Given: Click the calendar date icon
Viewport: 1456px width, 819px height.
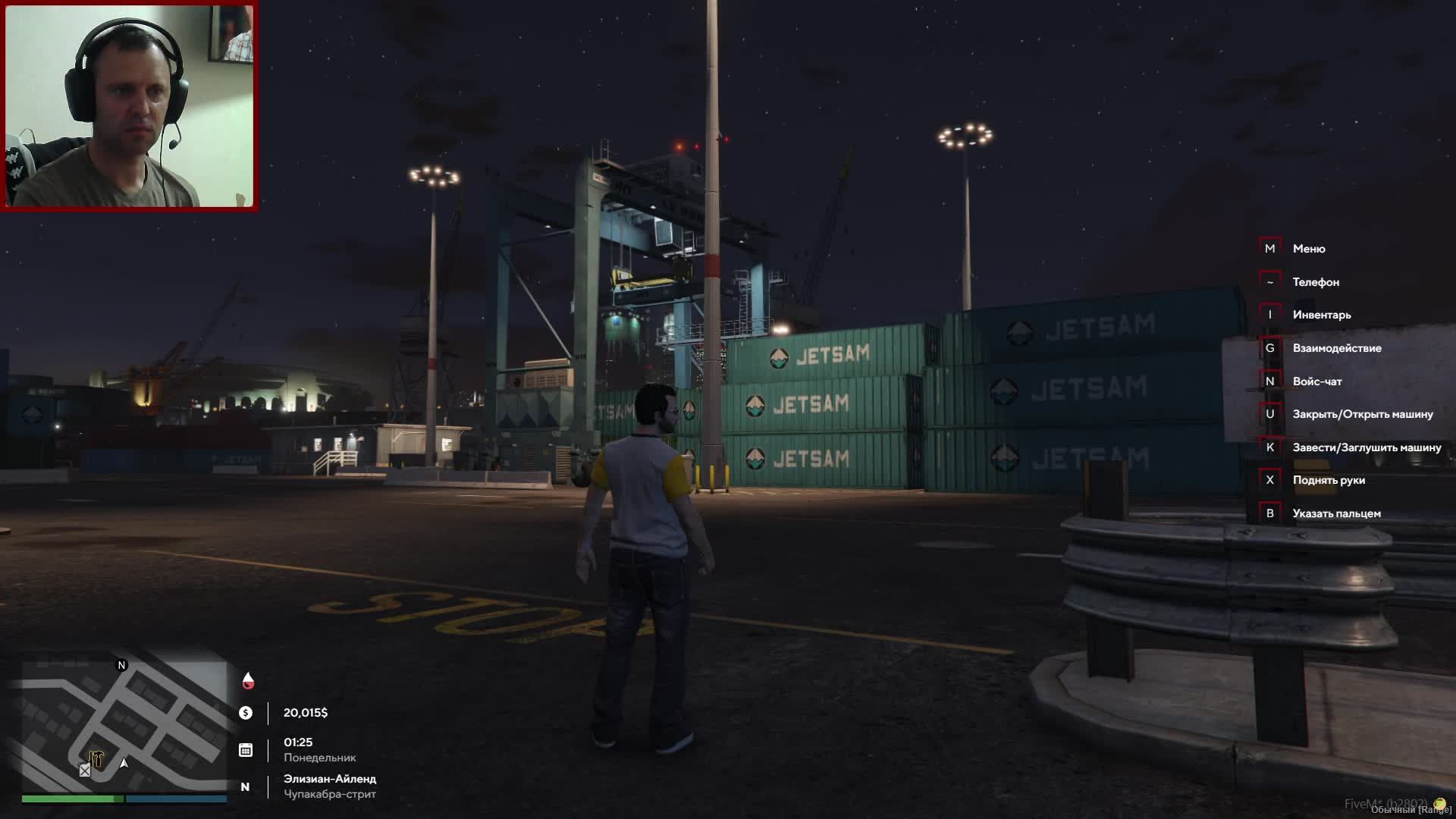Looking at the screenshot, I should click(x=246, y=750).
